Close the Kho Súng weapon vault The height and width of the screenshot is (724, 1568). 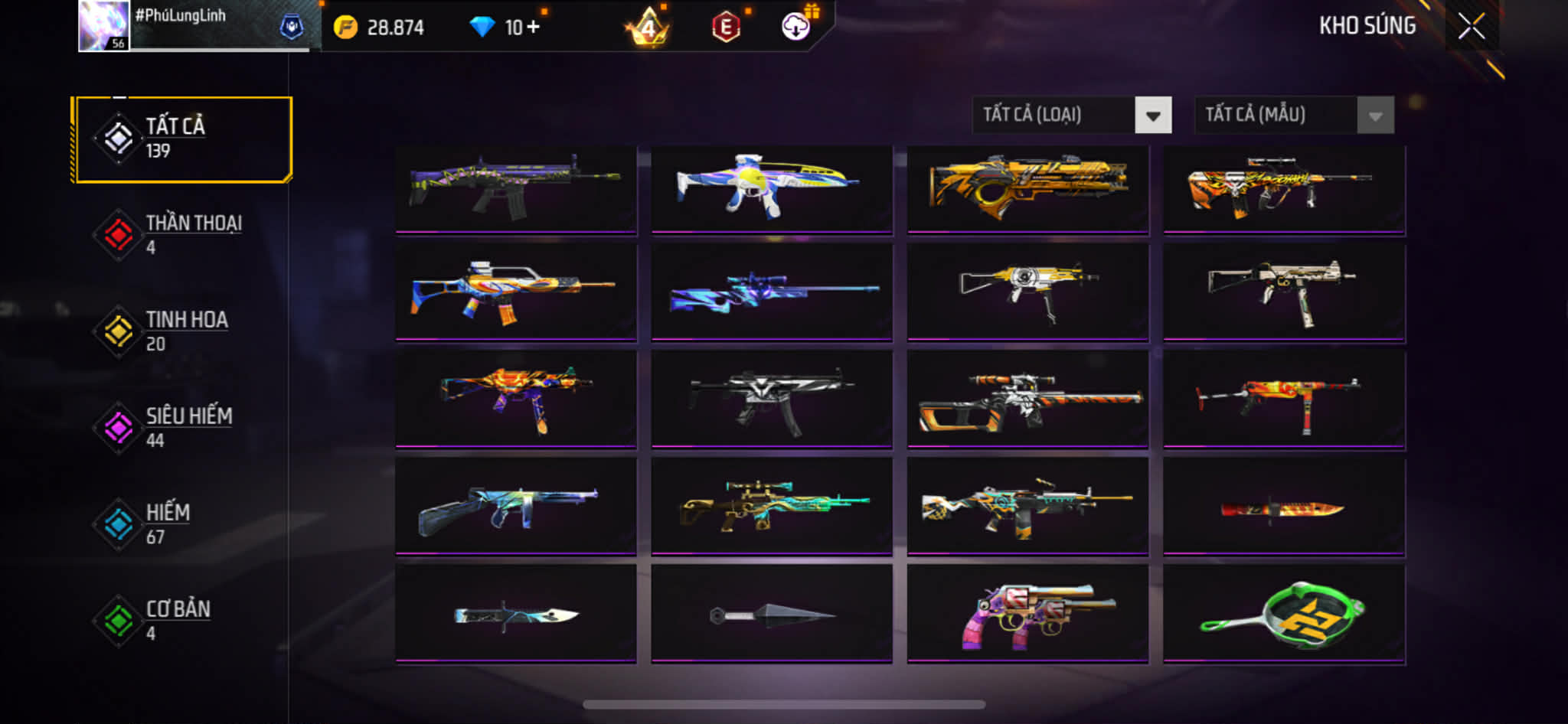[x=1471, y=27]
